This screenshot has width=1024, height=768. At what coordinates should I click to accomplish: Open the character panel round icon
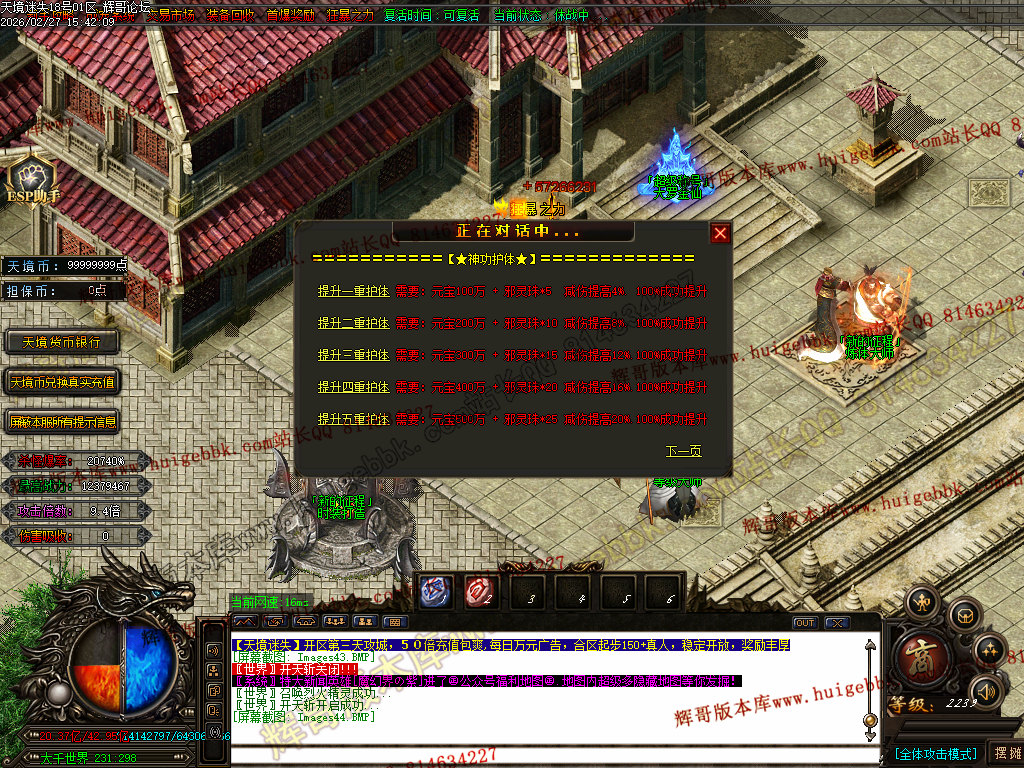pyautogui.click(x=921, y=601)
